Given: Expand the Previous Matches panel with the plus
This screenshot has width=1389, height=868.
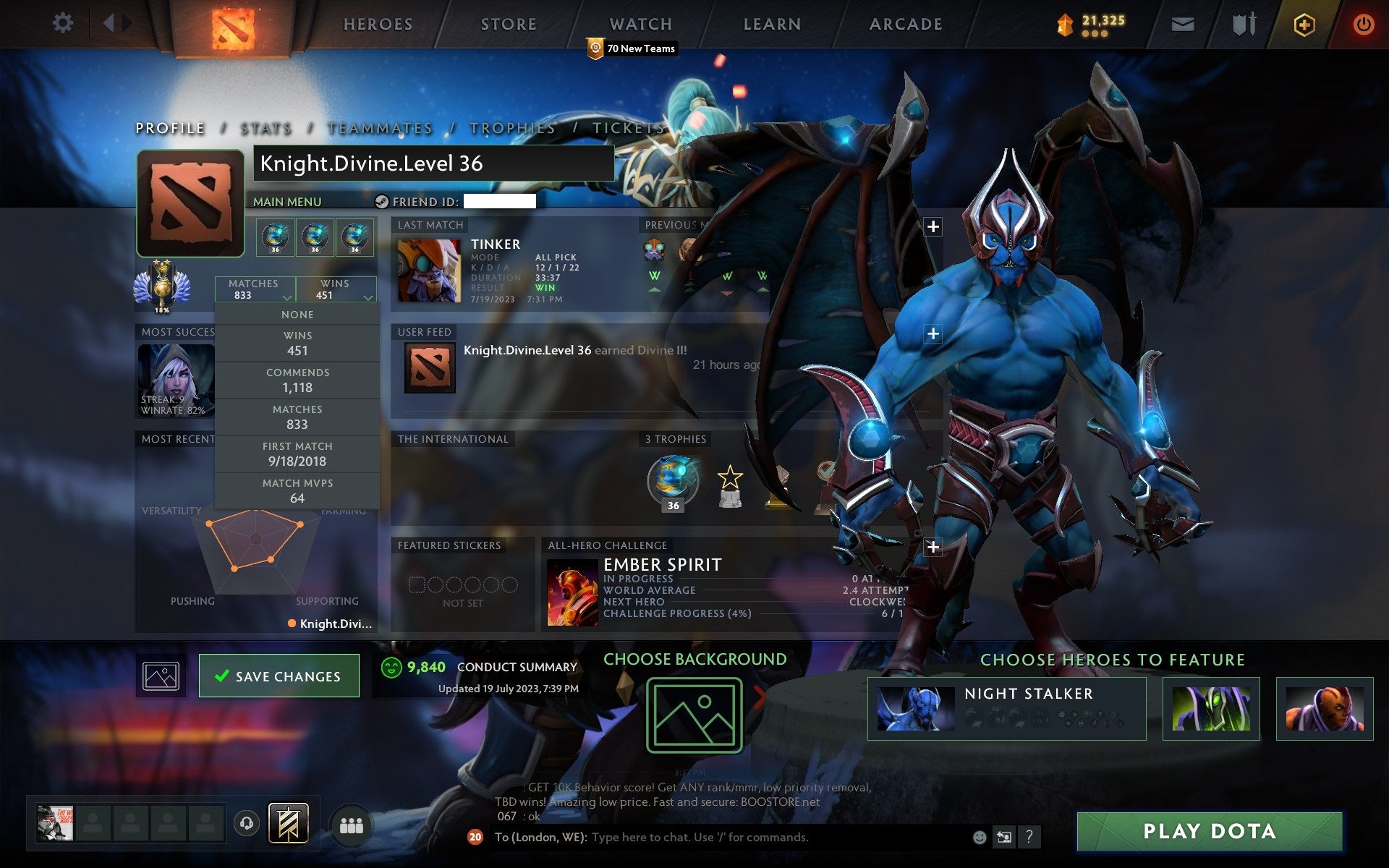Looking at the screenshot, I should [934, 226].
